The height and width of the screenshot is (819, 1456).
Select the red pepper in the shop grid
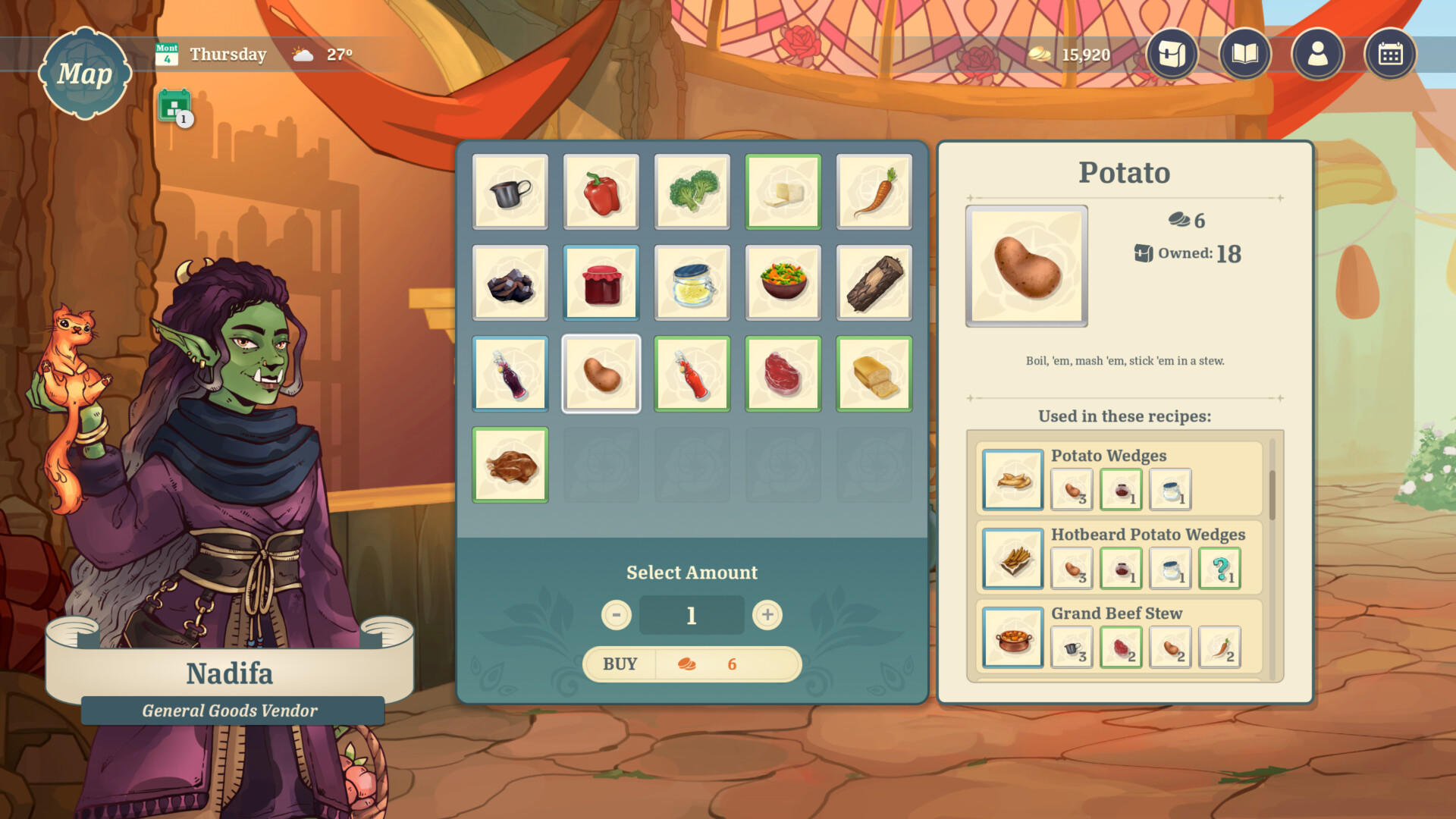601,192
